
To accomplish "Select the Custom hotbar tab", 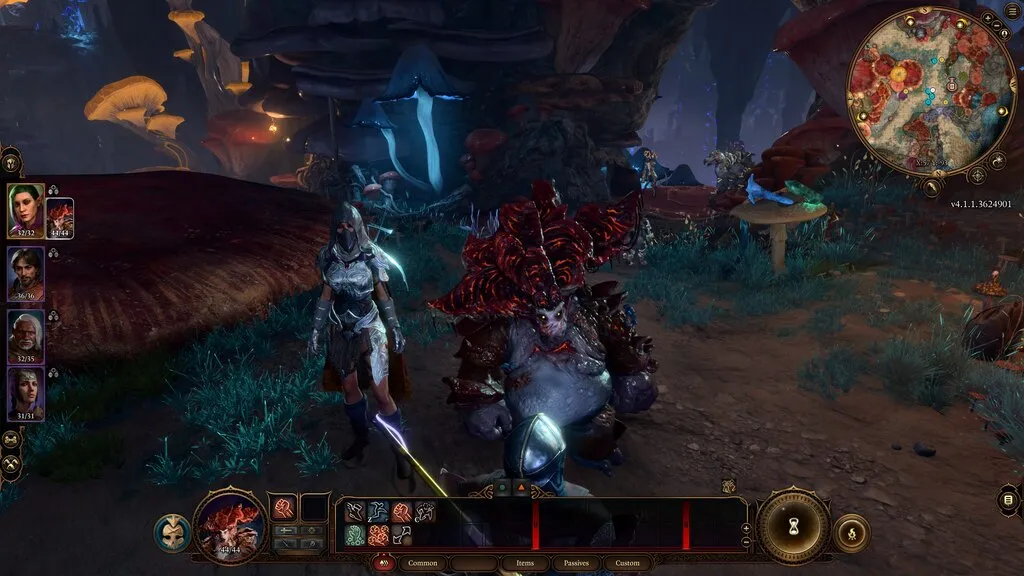I will pos(627,563).
